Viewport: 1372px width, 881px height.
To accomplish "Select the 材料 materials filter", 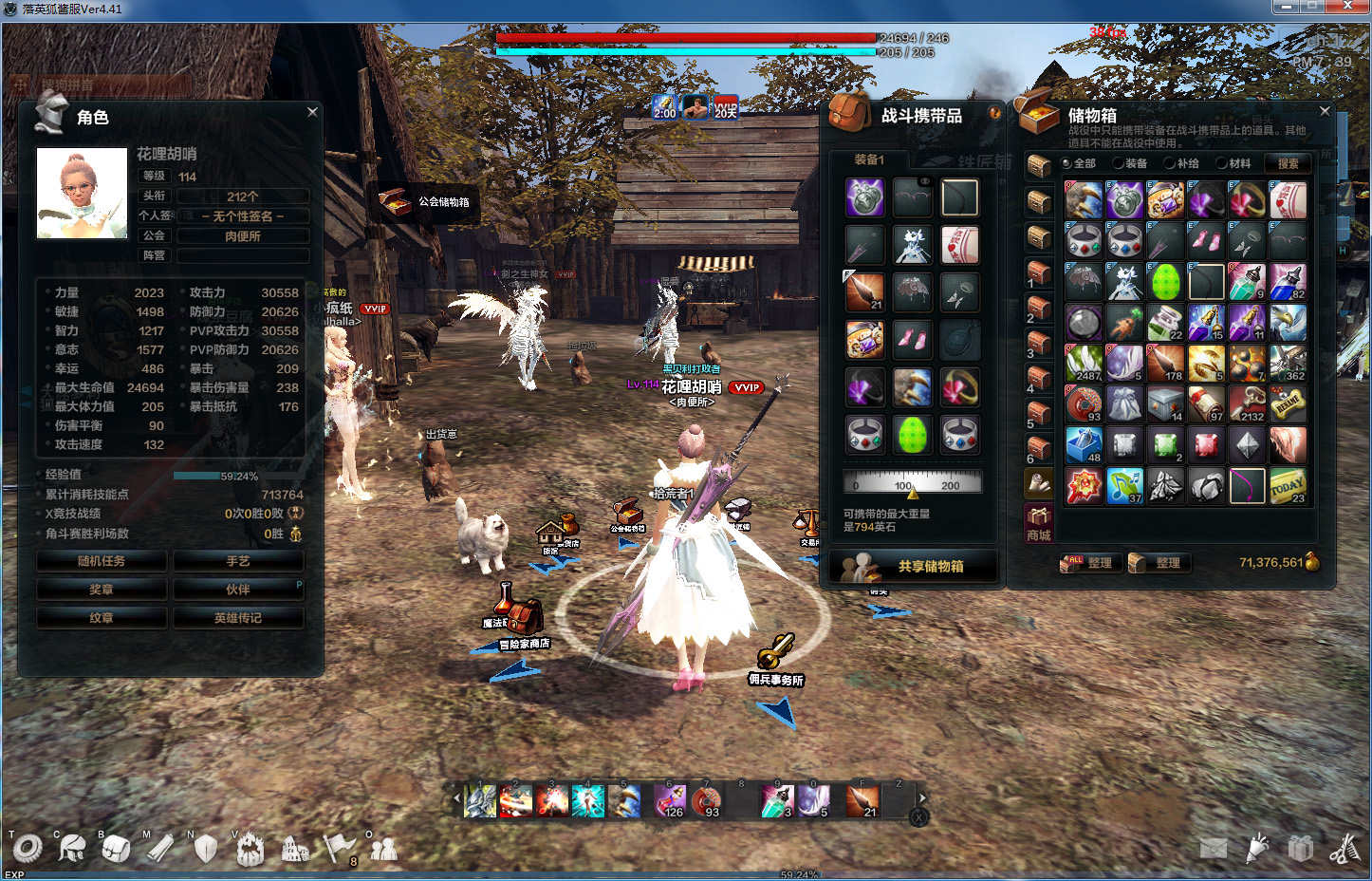I will 1233,163.
